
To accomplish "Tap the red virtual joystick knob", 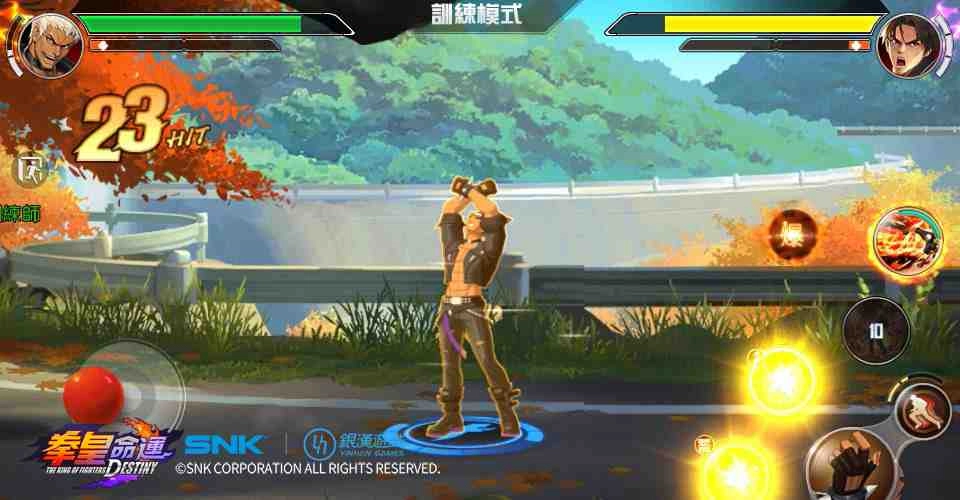I will [93, 394].
